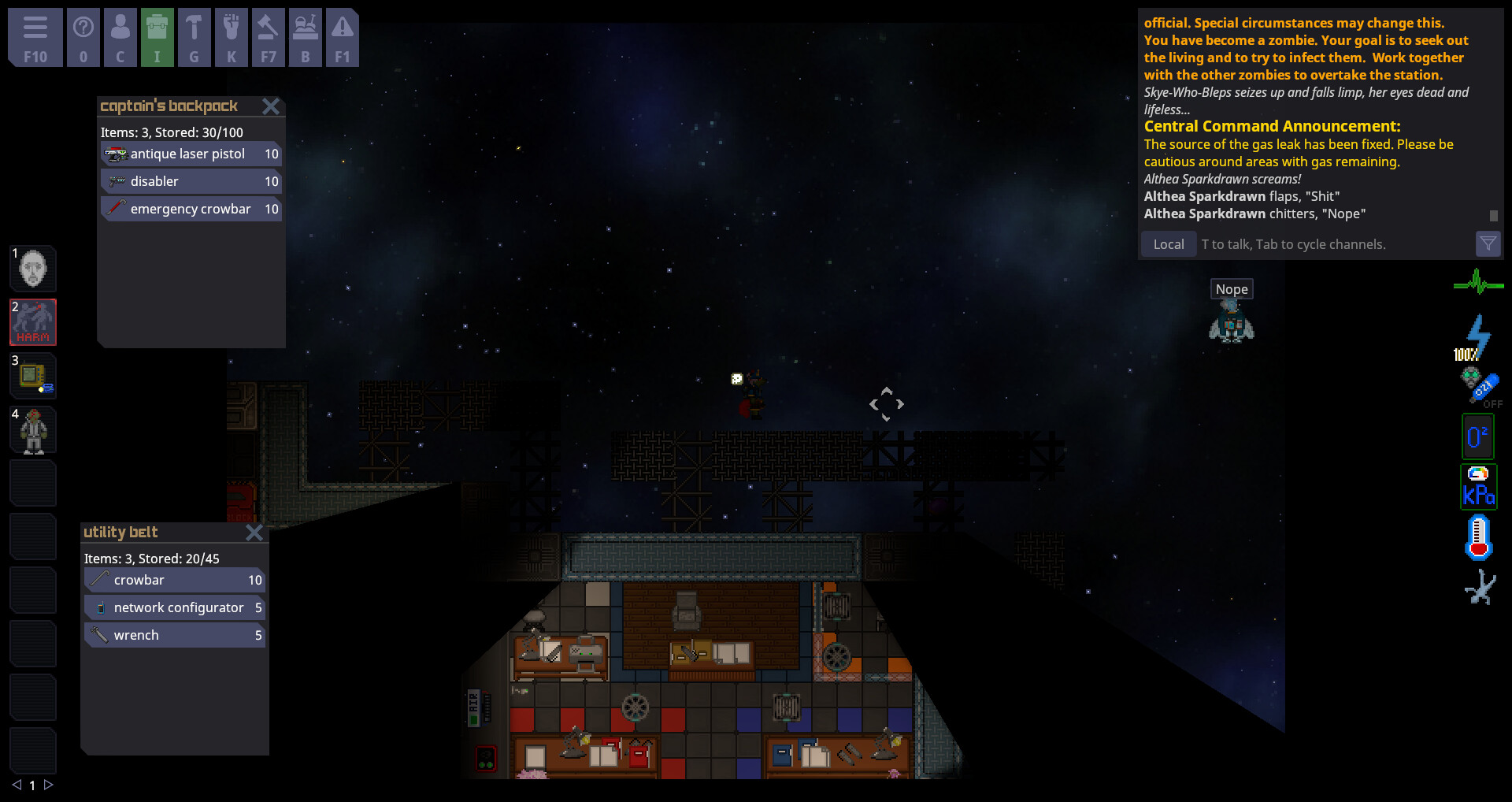
Task: Open the inventory panel via the backpack icon
Action: click(157, 37)
